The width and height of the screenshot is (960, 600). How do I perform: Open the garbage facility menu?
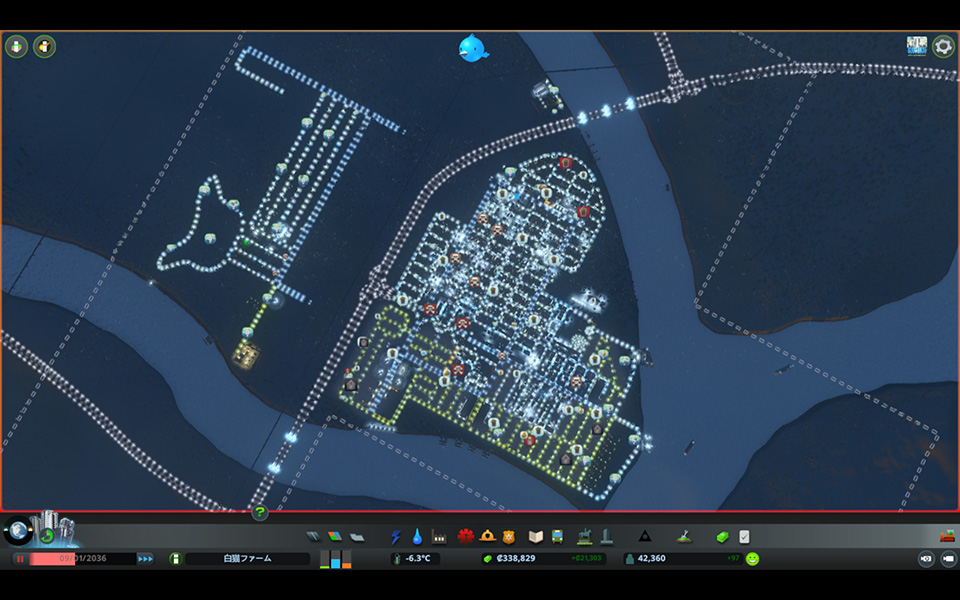(439, 537)
